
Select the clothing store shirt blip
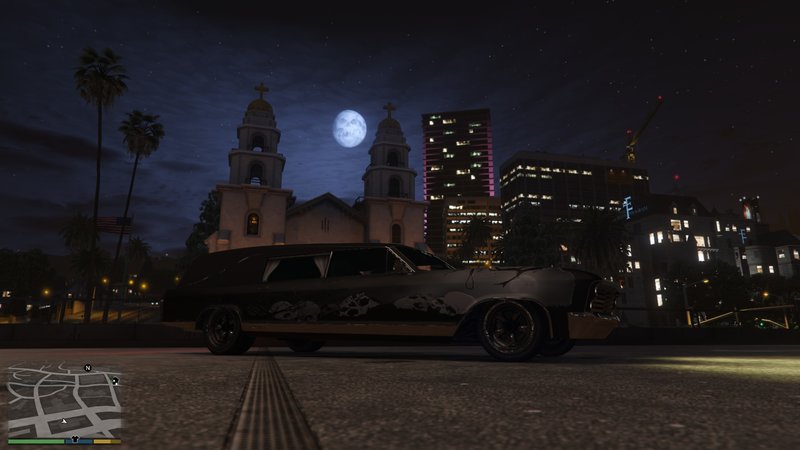click(x=74, y=439)
